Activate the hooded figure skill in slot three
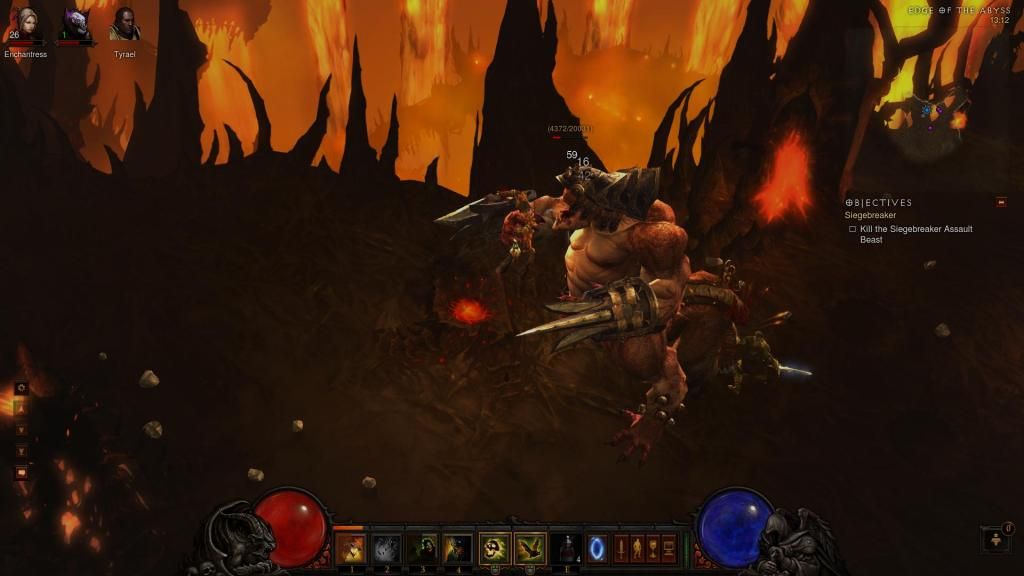This screenshot has height=576, width=1024. (422, 548)
